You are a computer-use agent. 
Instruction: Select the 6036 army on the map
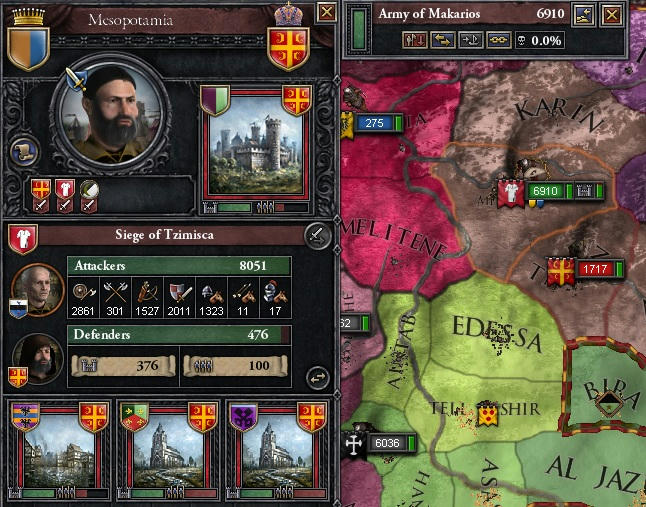point(381,444)
